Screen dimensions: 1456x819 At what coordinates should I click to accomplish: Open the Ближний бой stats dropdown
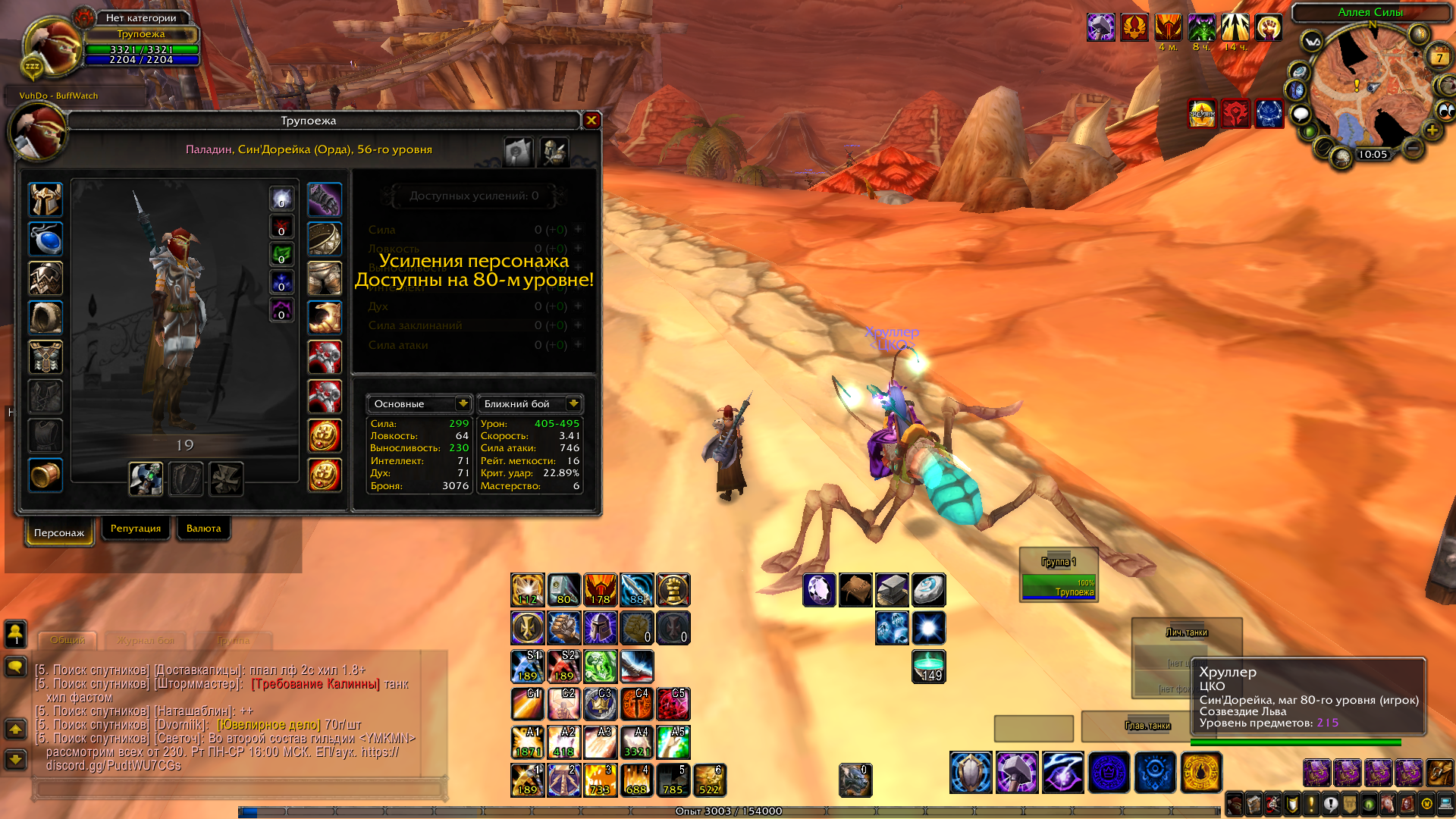573,403
